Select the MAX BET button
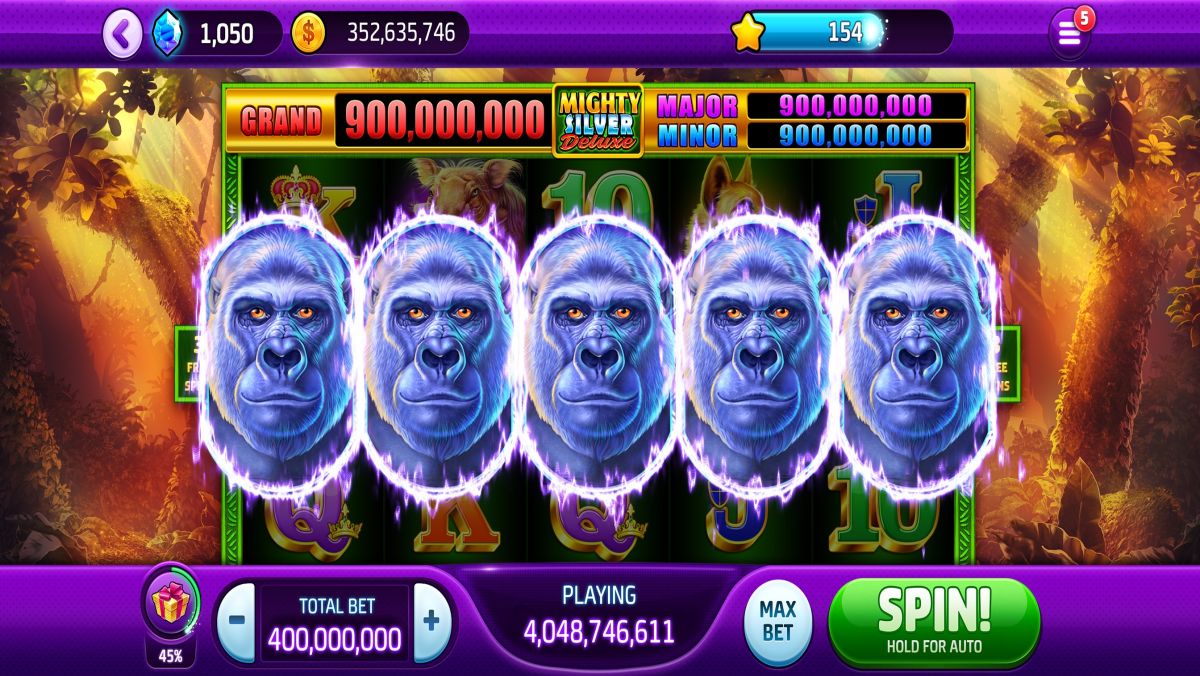 tap(777, 622)
